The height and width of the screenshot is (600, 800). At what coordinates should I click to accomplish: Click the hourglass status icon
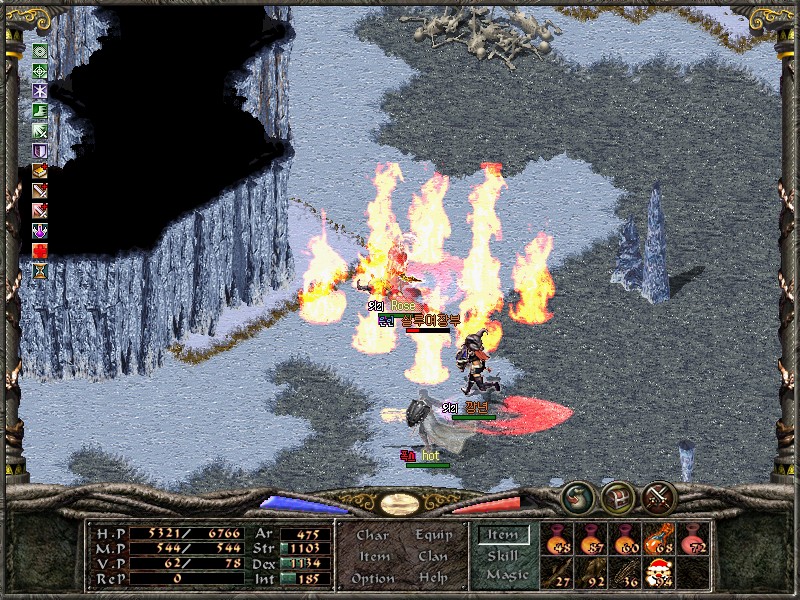point(40,270)
